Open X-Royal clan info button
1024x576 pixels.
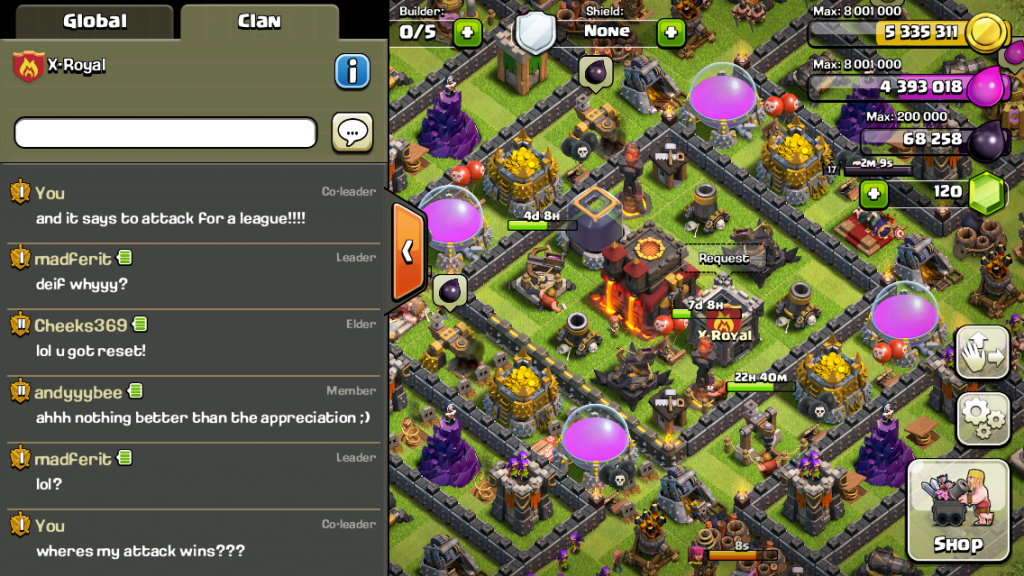point(352,71)
